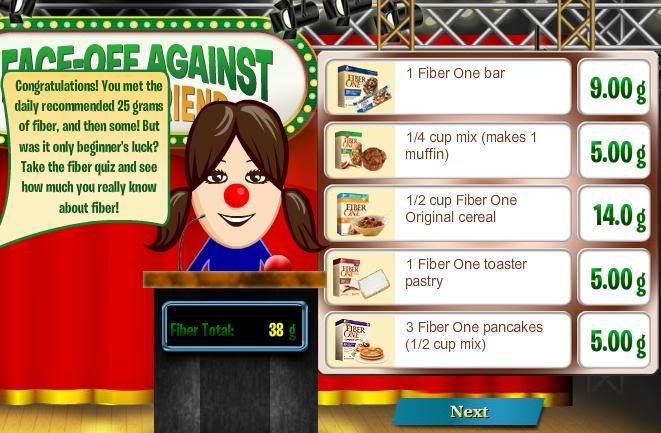Choose the 3 Fiber One pancakes row
661x433 pixels.
tap(447, 341)
